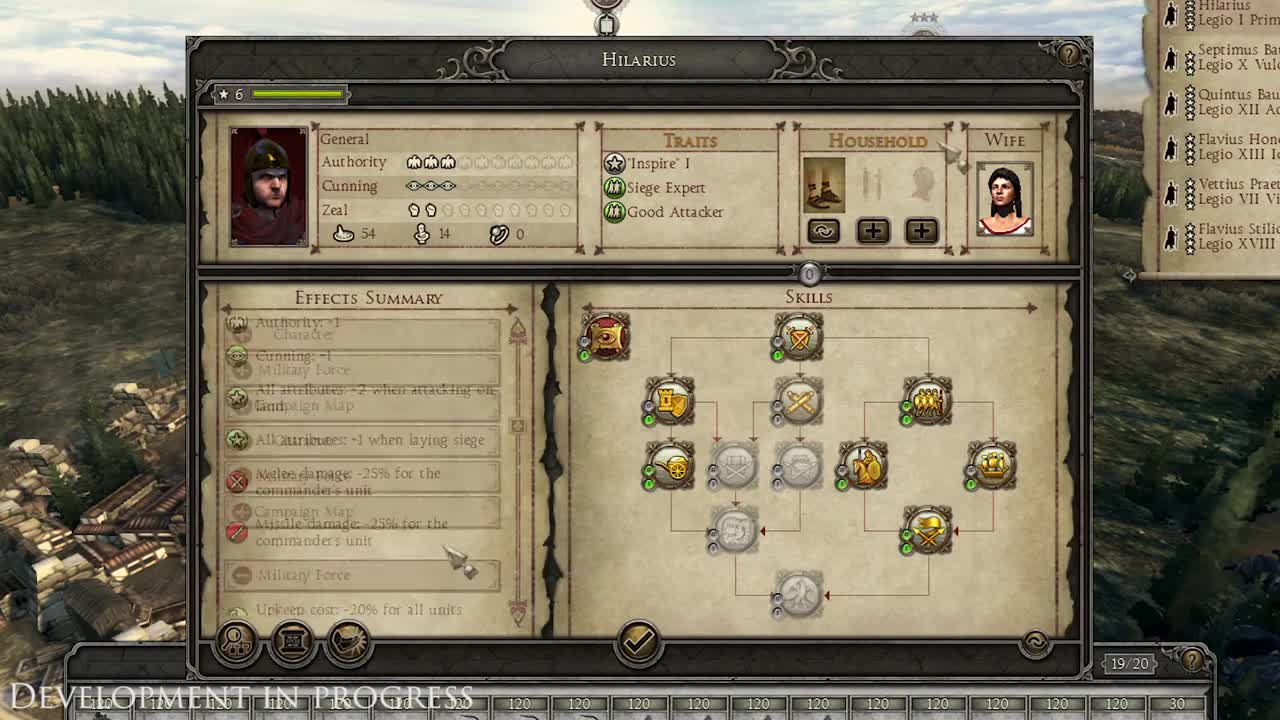The image size is (1280, 720).
Task: Click the grayed-out eagle skill at the bottom
Action: pyautogui.click(x=797, y=594)
